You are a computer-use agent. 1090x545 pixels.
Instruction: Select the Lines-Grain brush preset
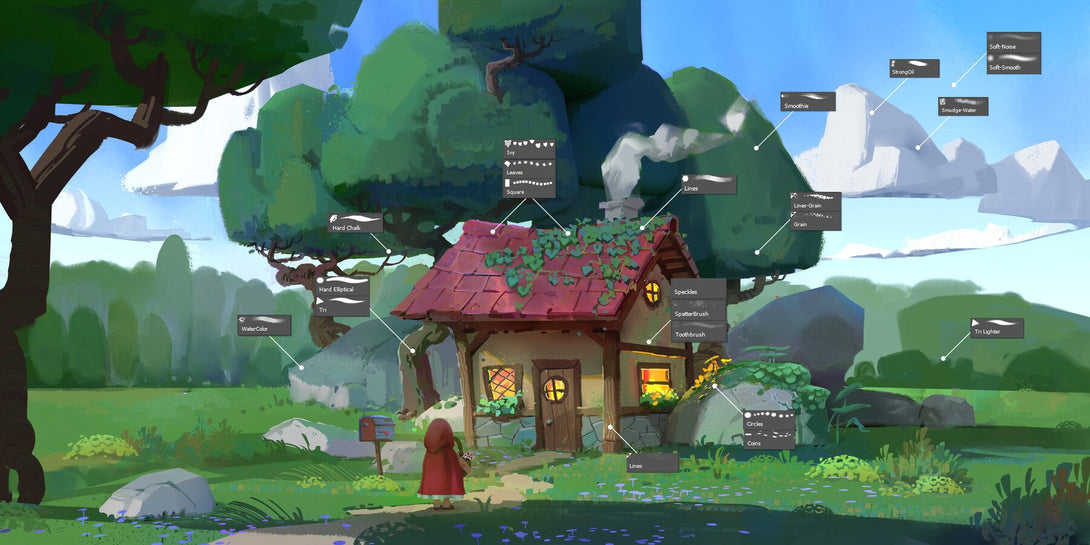[815, 201]
